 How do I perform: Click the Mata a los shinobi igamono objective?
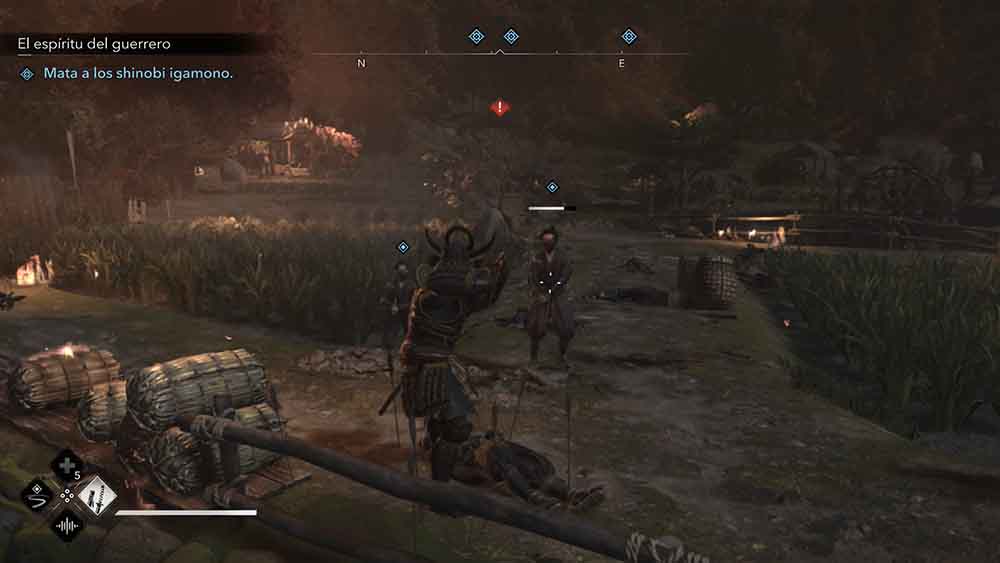click(138, 74)
